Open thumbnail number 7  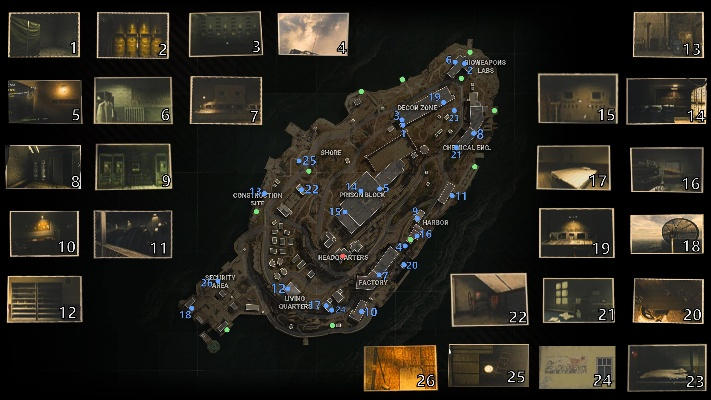click(225, 100)
